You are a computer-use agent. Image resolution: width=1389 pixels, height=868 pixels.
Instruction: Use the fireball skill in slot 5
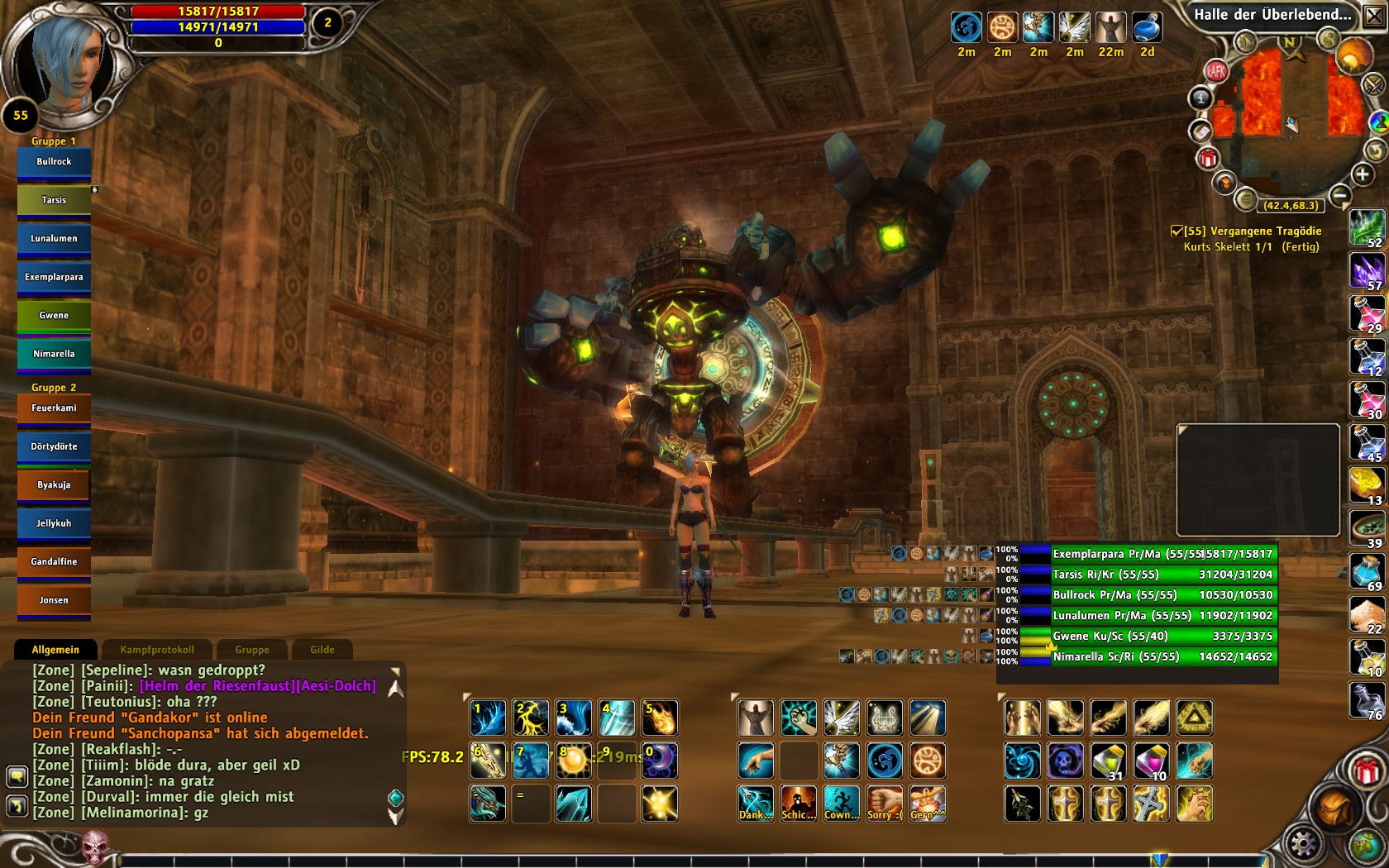point(660,718)
